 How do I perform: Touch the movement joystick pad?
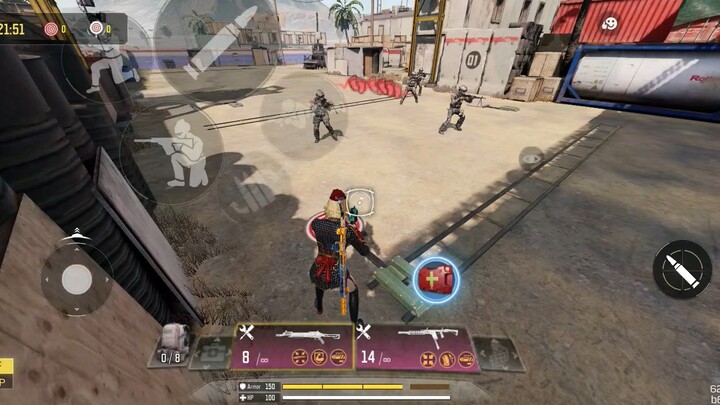pyautogui.click(x=76, y=279)
